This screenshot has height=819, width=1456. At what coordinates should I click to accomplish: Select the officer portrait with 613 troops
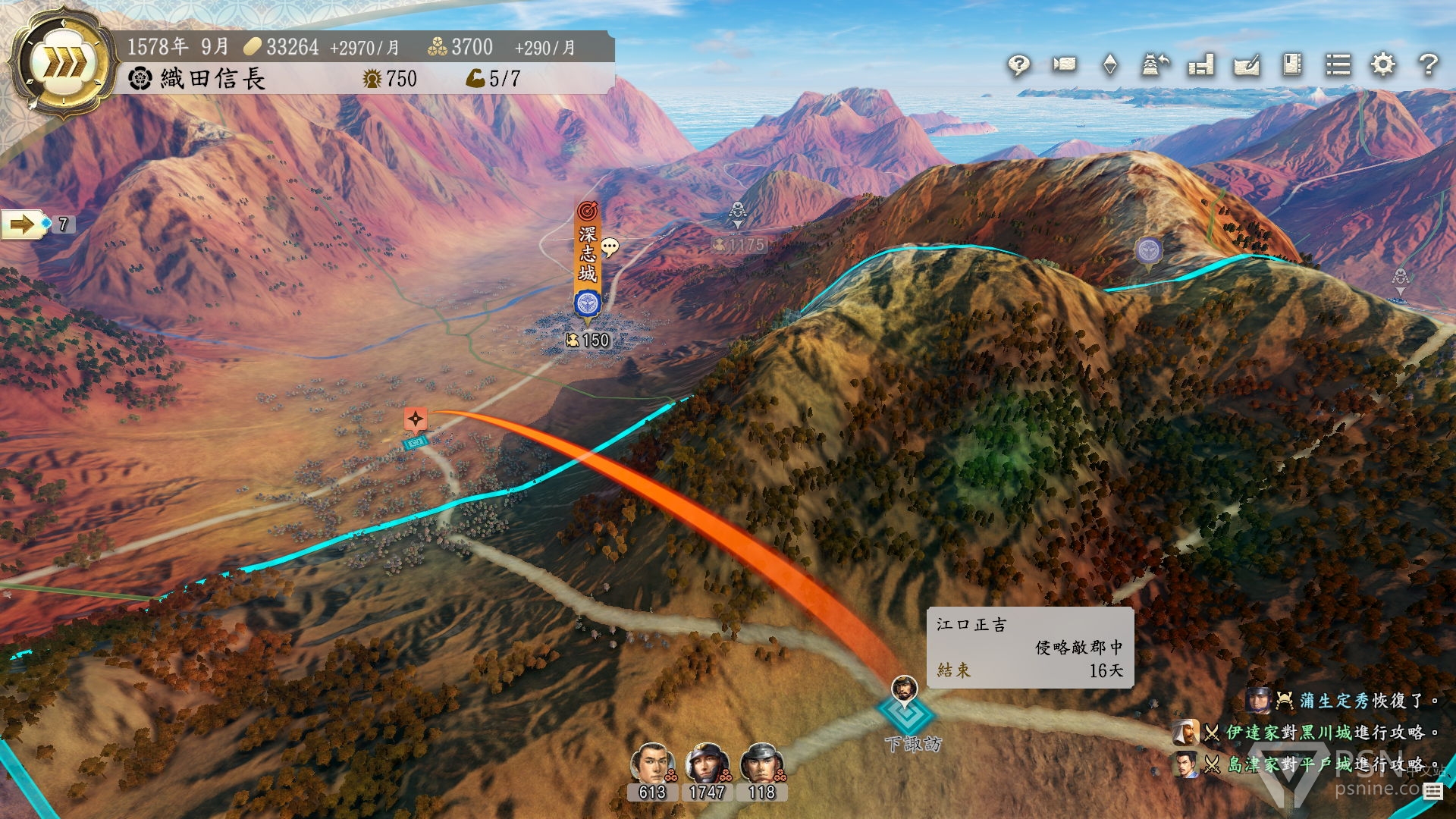click(x=652, y=764)
